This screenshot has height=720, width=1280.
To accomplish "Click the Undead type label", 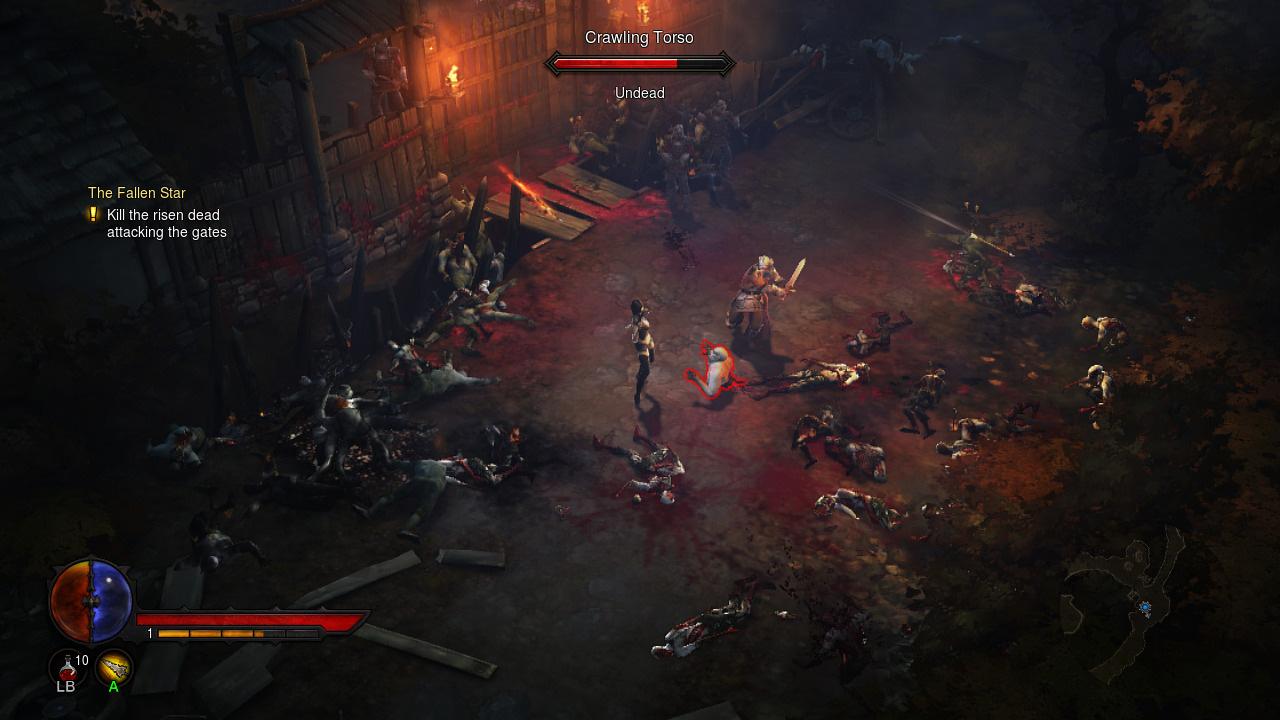I will (x=639, y=92).
